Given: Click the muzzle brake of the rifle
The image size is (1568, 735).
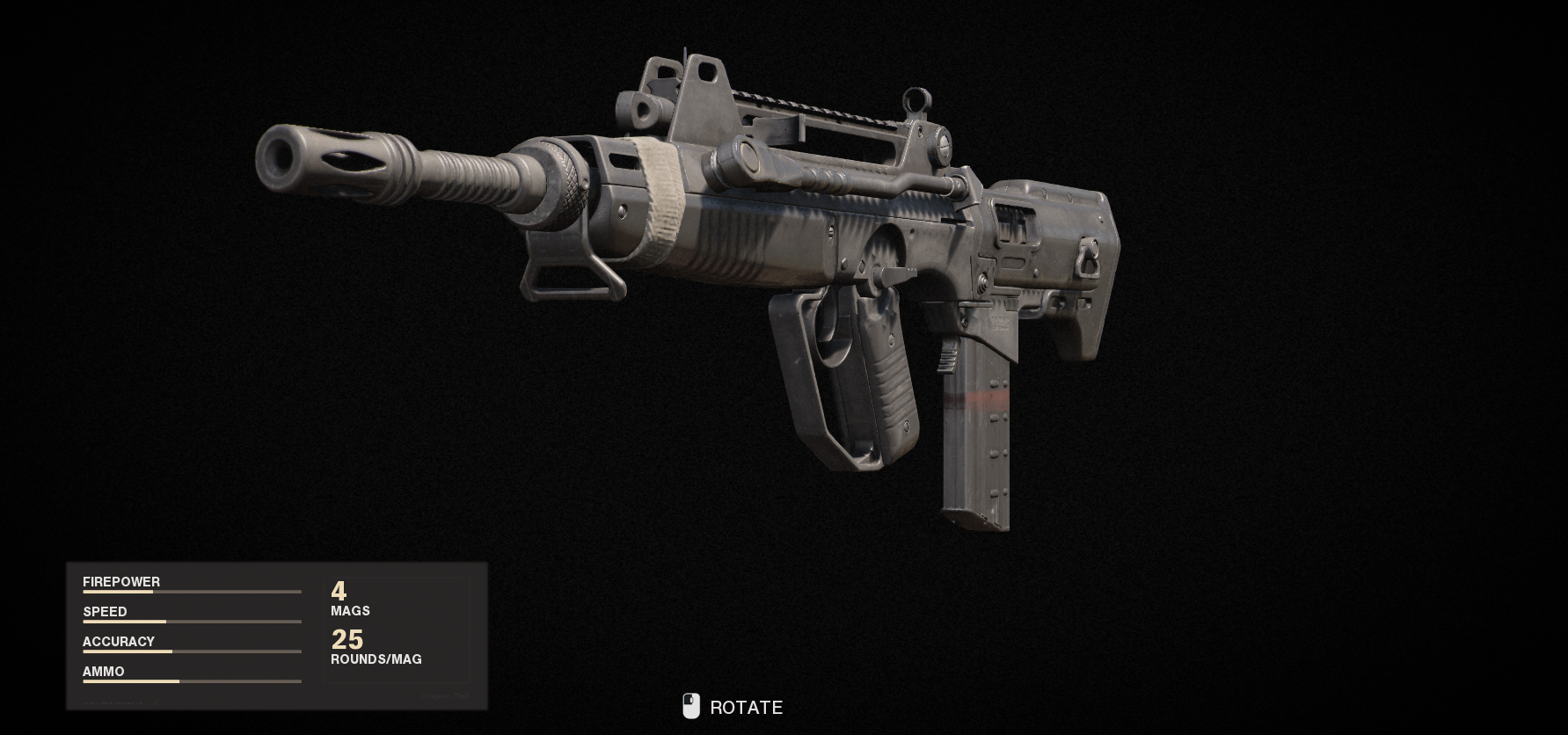Looking at the screenshot, I should pos(325,163).
